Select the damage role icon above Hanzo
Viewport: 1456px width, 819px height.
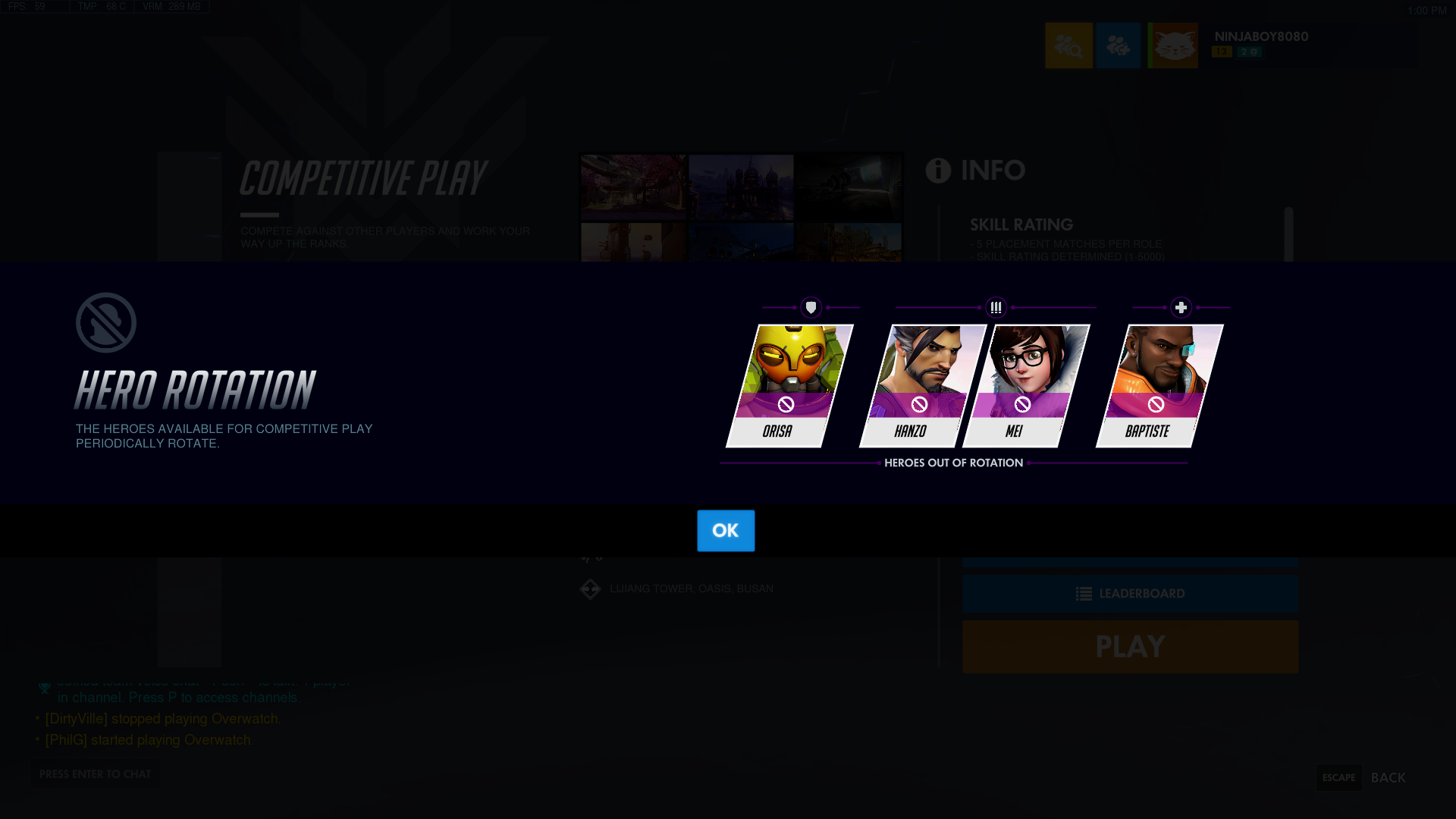[996, 307]
